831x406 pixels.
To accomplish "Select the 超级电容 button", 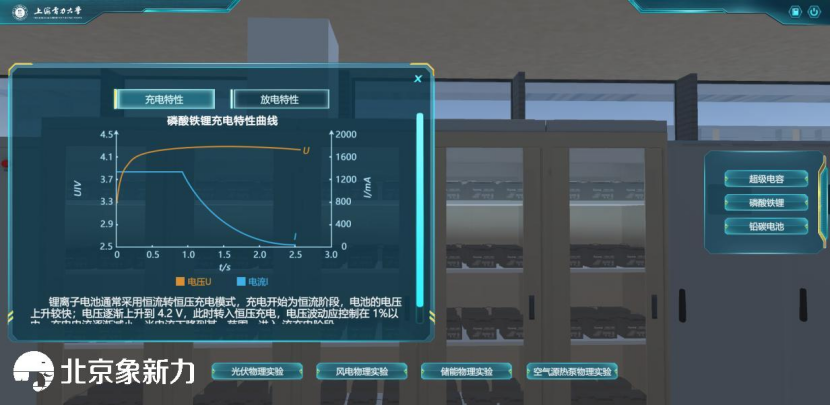I will click(x=766, y=179).
